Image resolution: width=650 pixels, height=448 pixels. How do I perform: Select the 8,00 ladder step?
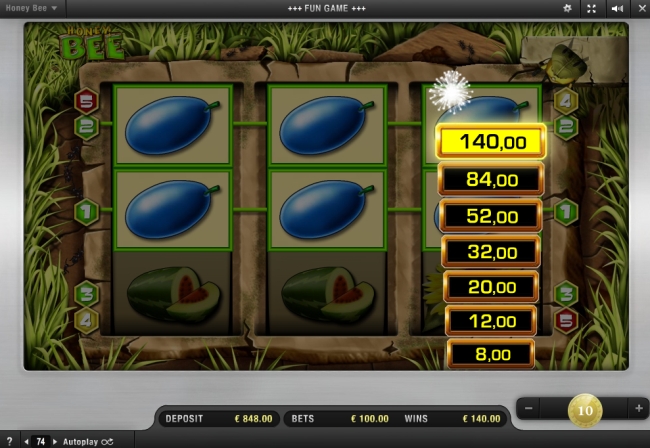click(491, 353)
